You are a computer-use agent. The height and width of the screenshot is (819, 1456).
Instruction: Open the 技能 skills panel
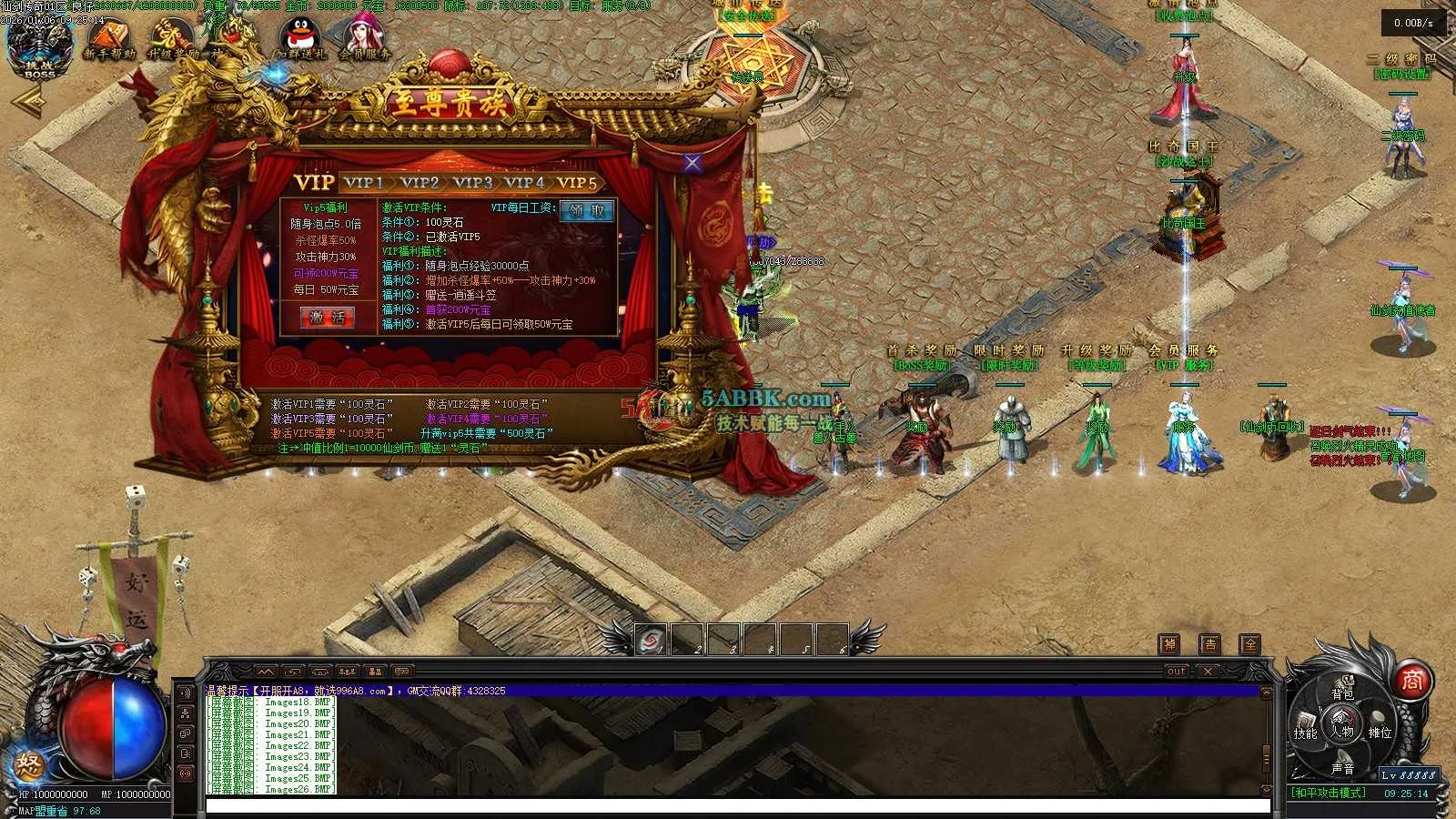click(1306, 733)
